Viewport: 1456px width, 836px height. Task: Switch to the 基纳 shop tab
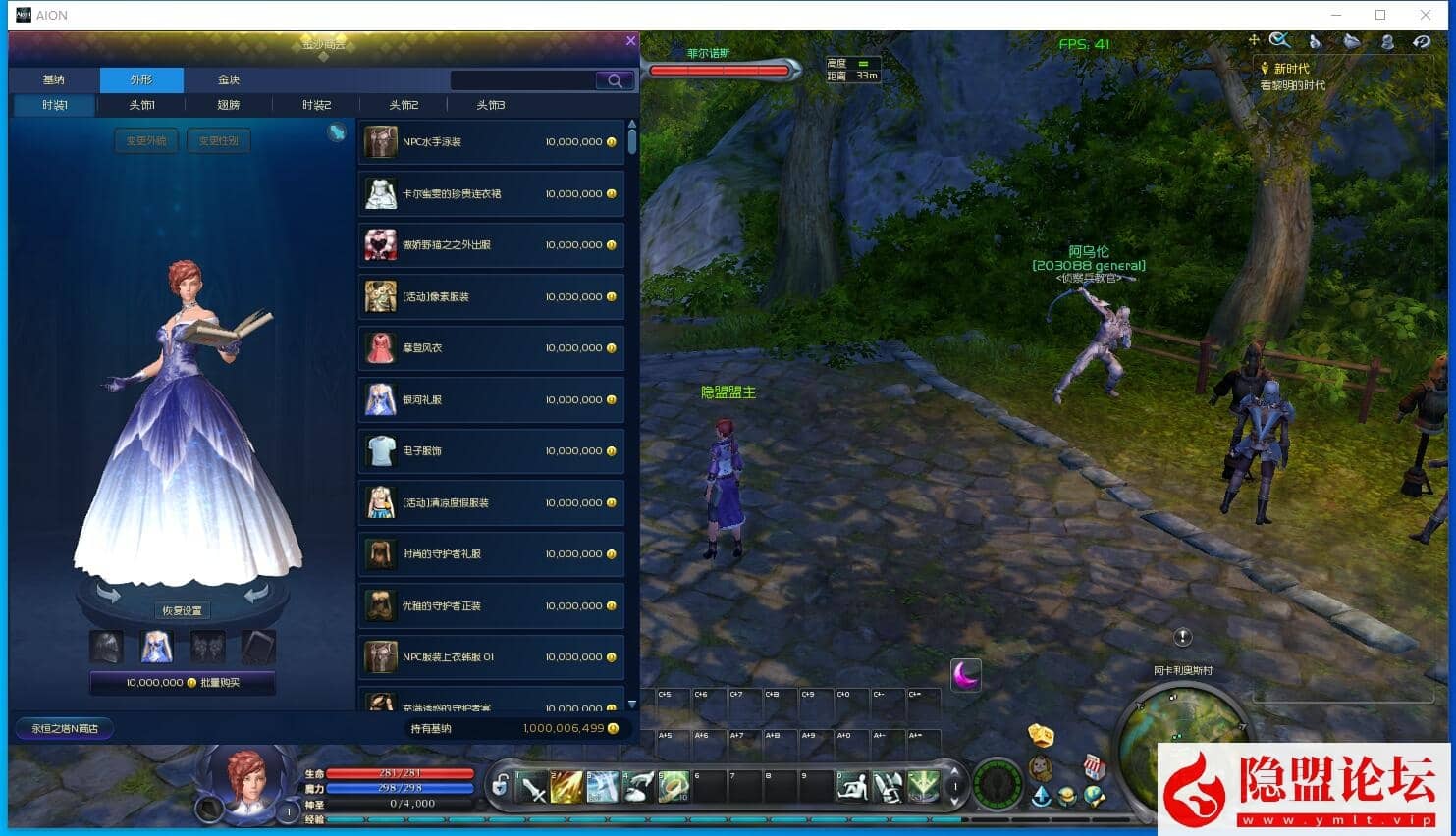[x=54, y=79]
